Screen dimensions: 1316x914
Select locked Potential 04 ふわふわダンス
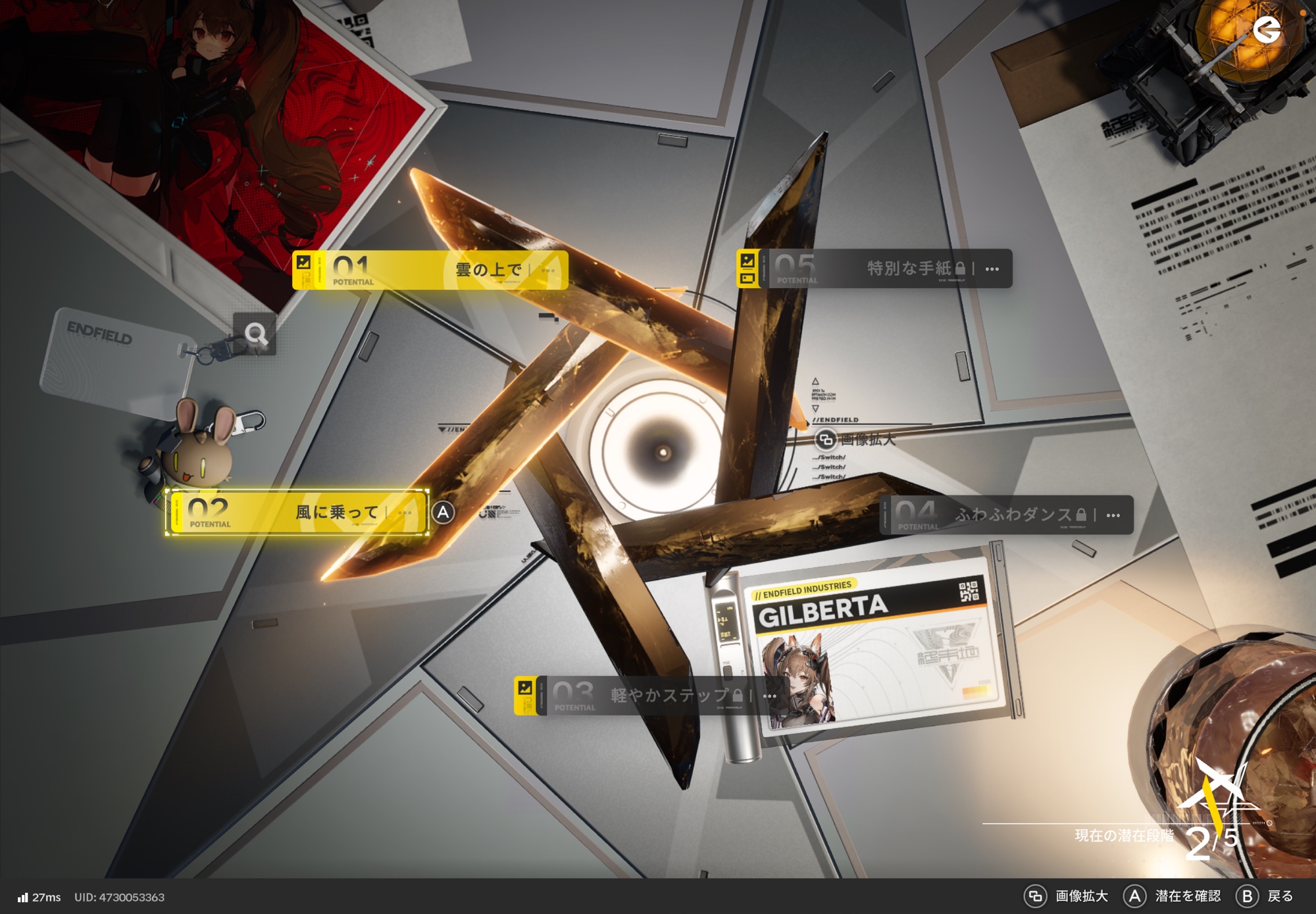tap(1007, 515)
